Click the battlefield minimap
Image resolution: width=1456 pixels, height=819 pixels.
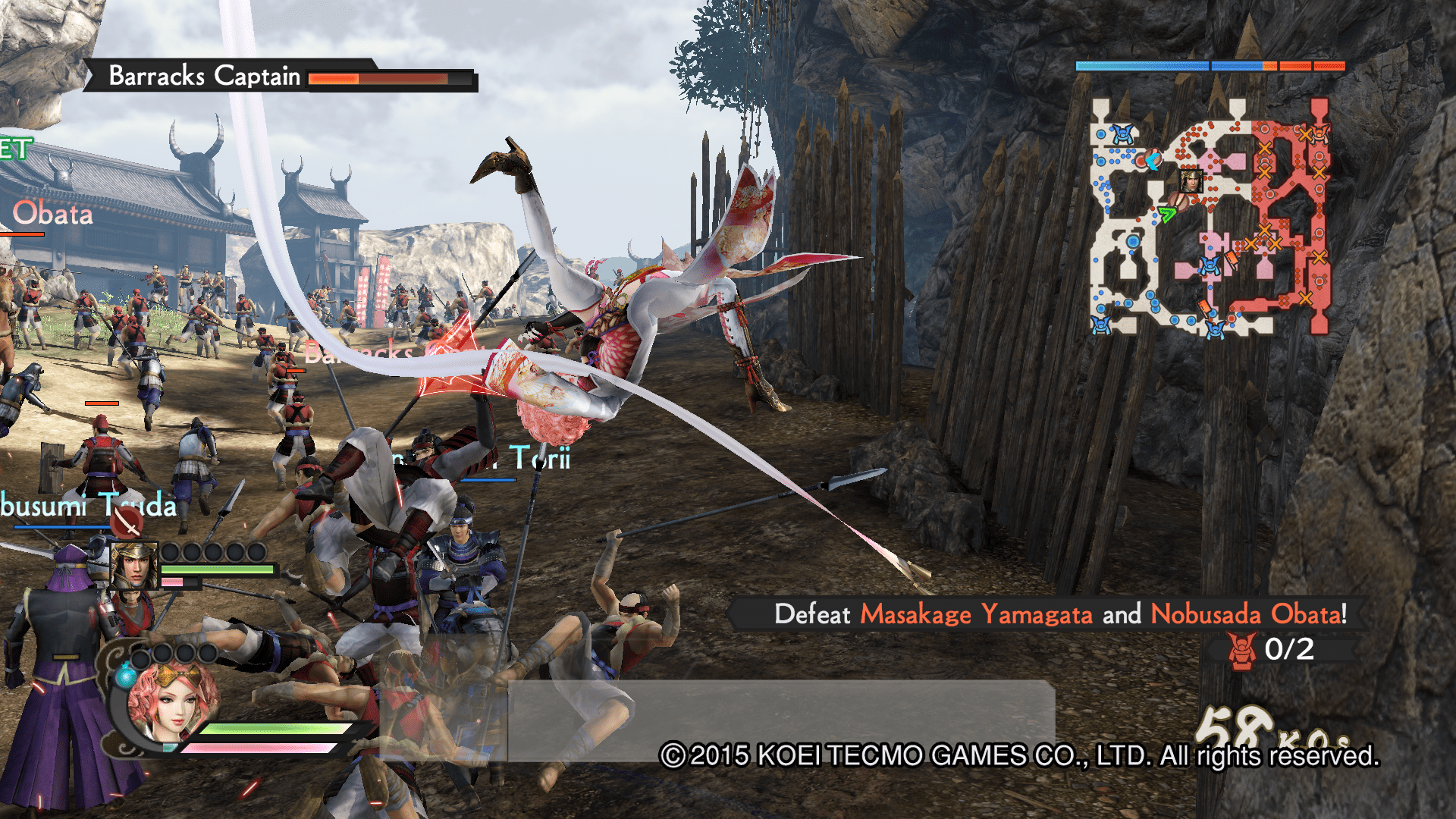pos(1210,218)
